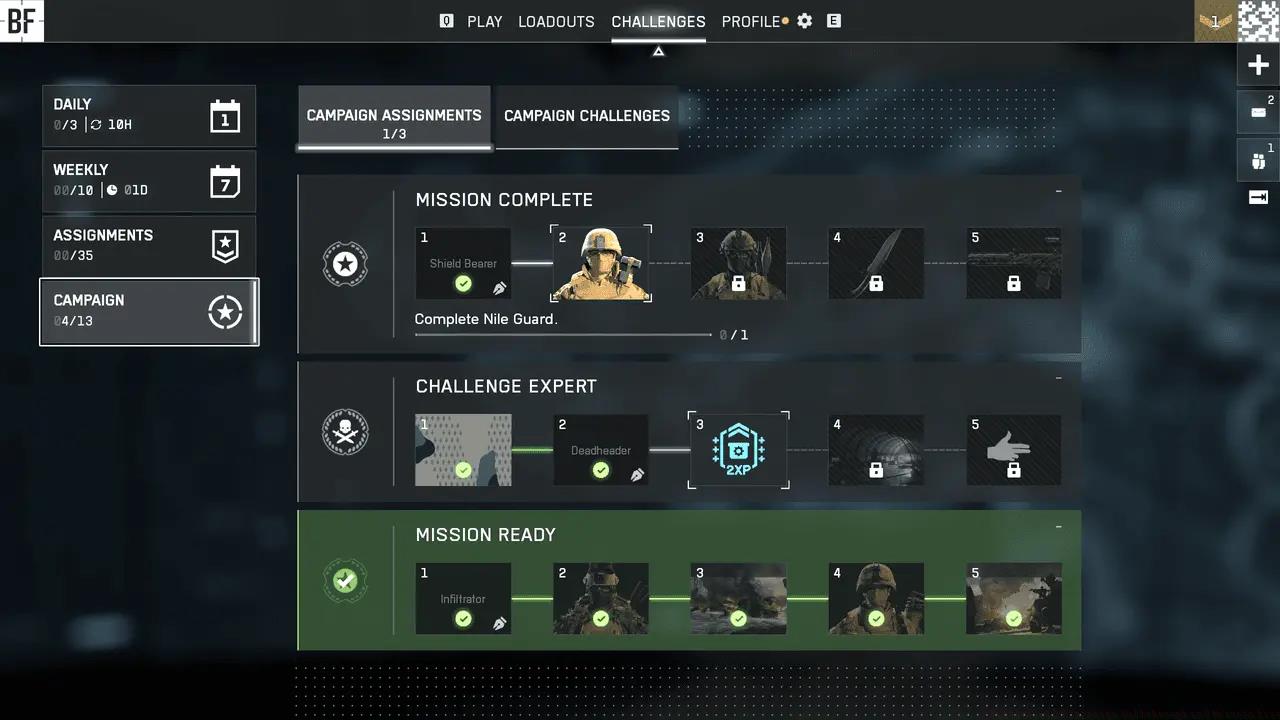Open the Assignments category
The image size is (1280, 720).
coord(148,246)
